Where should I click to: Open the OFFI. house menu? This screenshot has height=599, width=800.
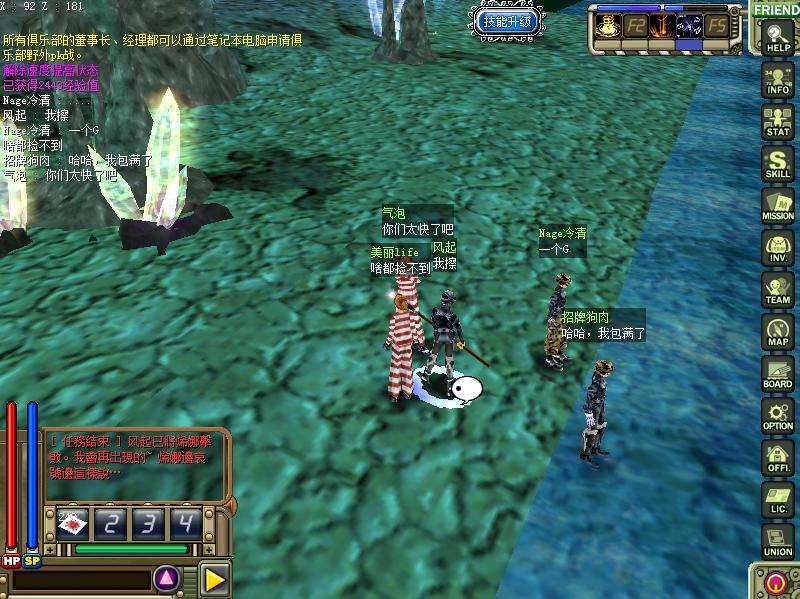(778, 458)
